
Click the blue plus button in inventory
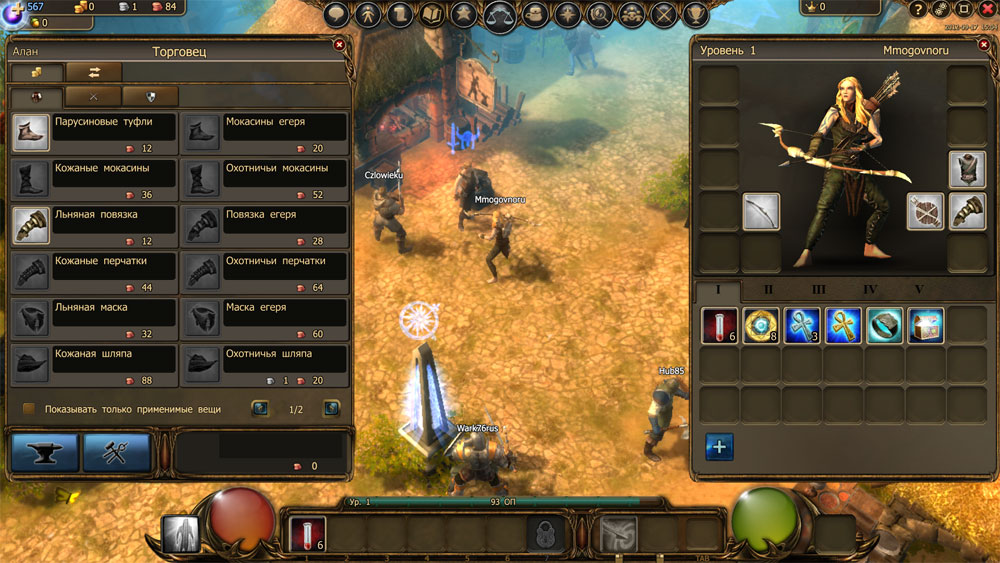coord(719,447)
